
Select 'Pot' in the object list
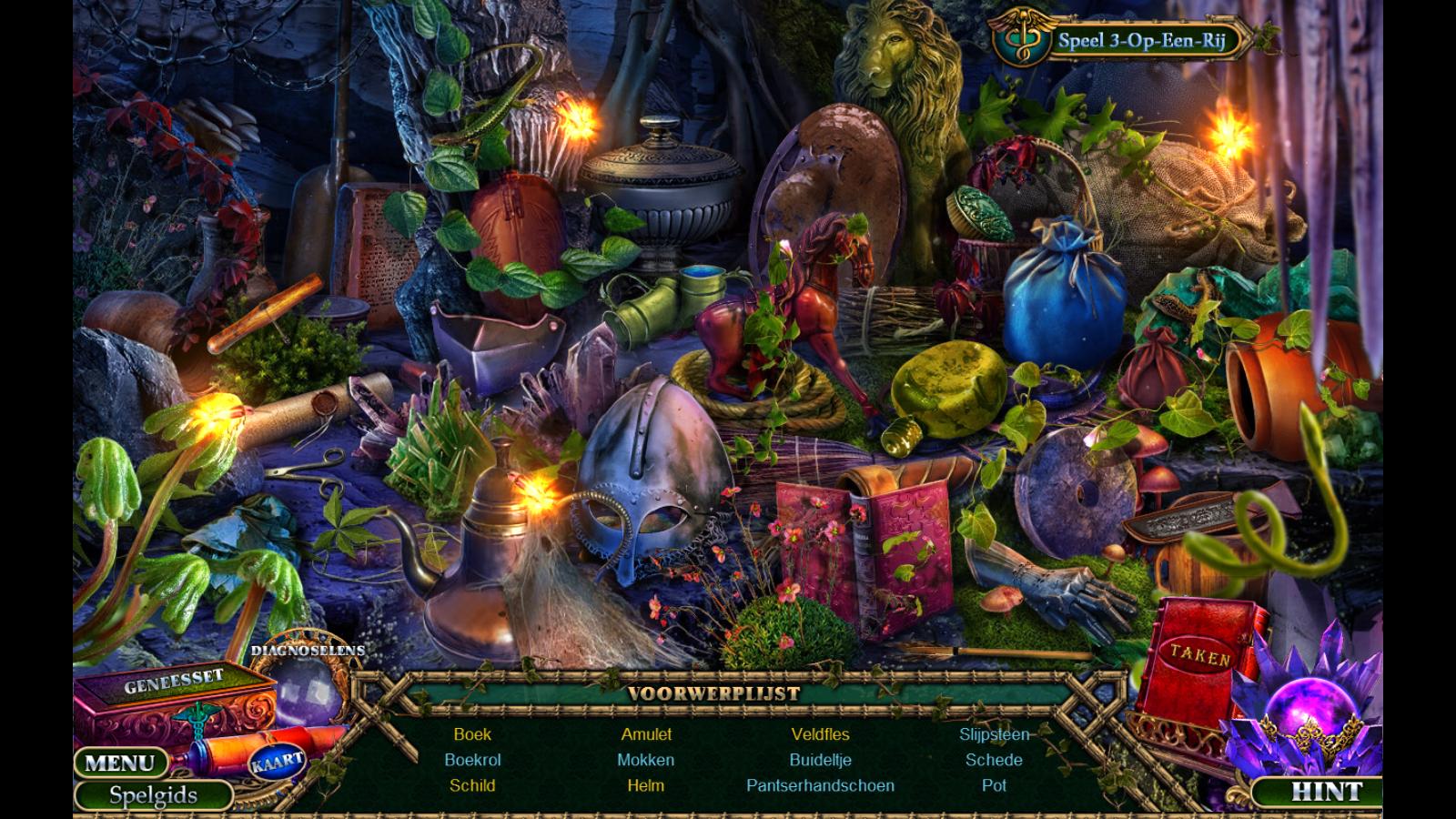994,785
